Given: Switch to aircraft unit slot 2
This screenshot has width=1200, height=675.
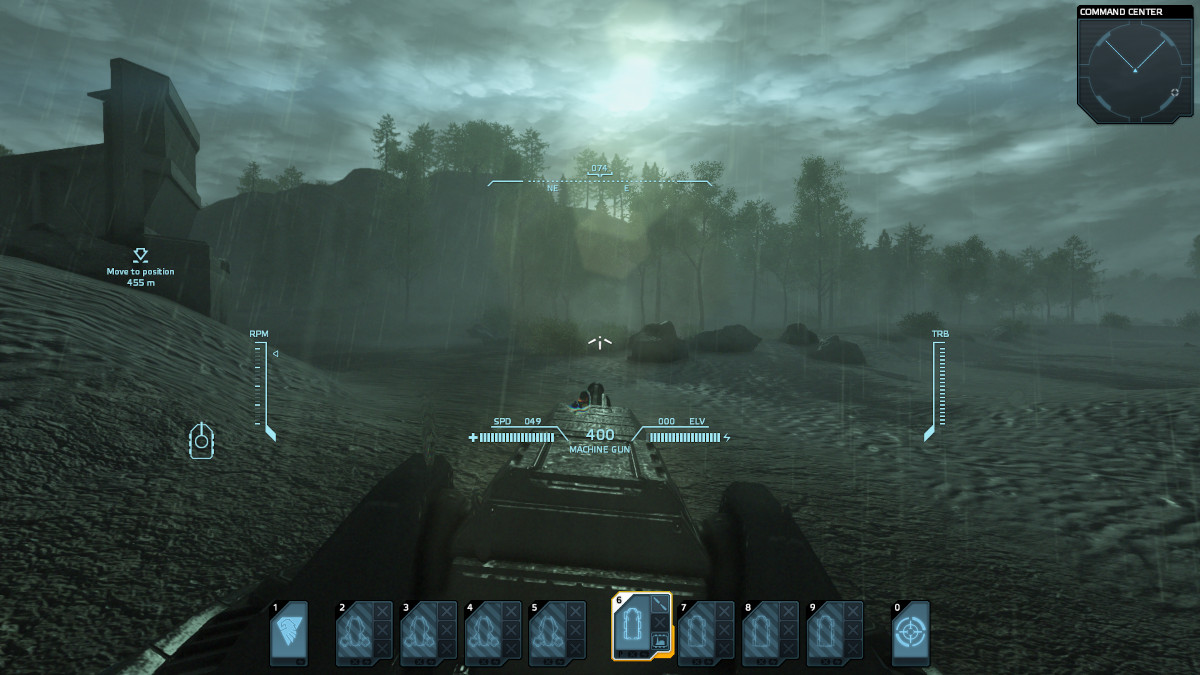Looking at the screenshot, I should click(355, 633).
